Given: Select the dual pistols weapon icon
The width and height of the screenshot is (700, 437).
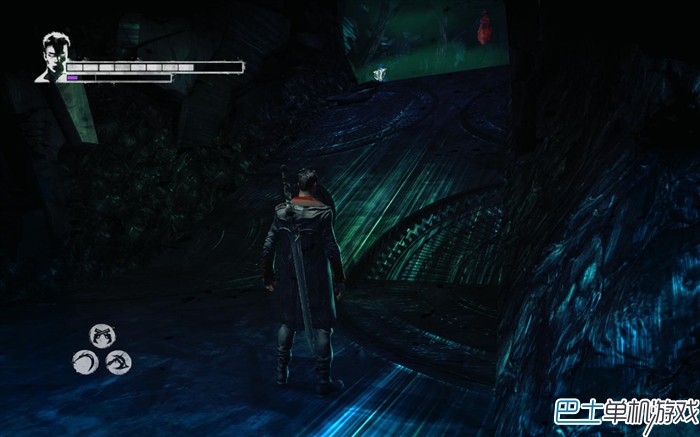Looking at the screenshot, I should tap(101, 335).
